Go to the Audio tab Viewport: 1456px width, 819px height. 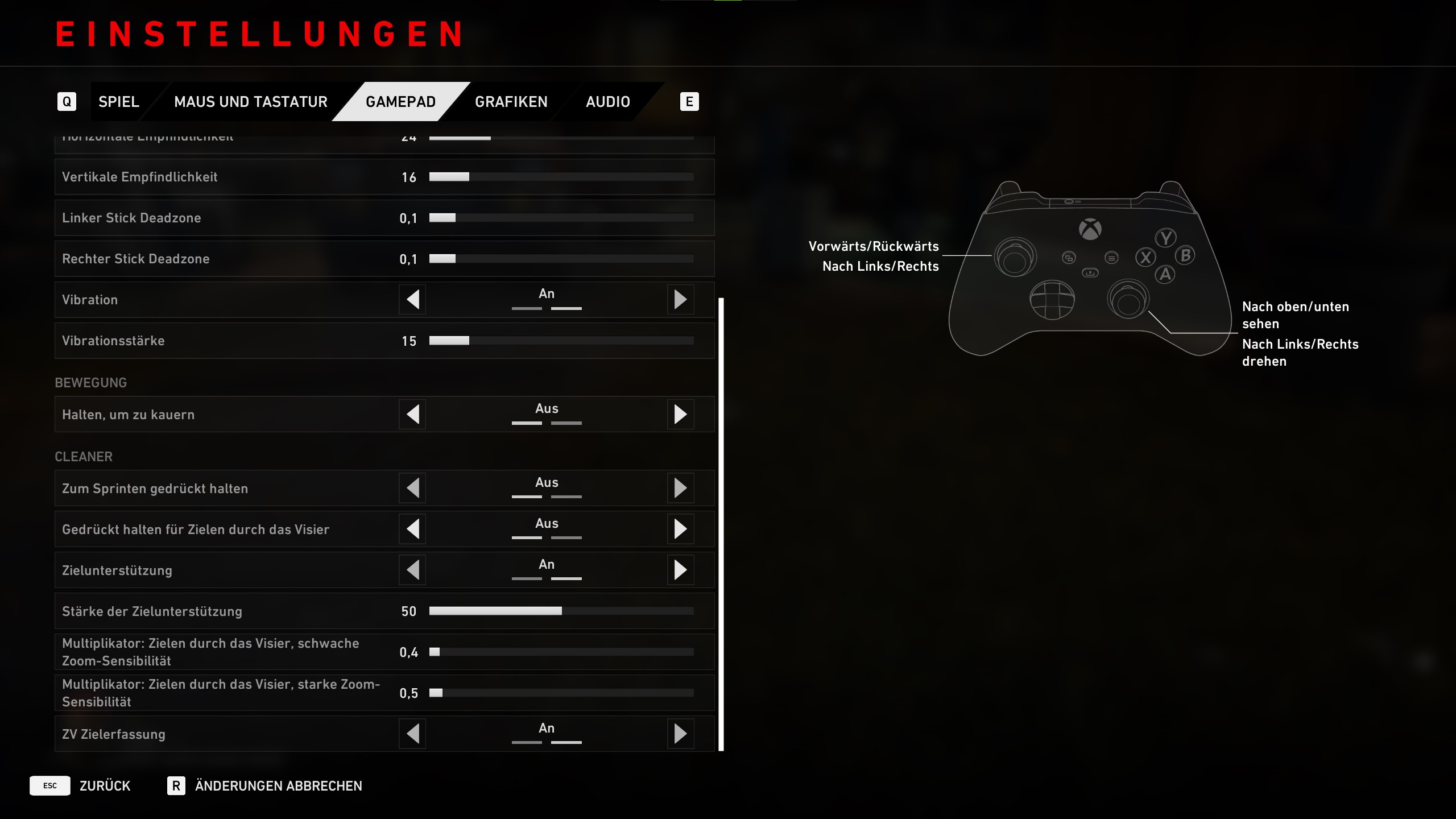point(607,102)
